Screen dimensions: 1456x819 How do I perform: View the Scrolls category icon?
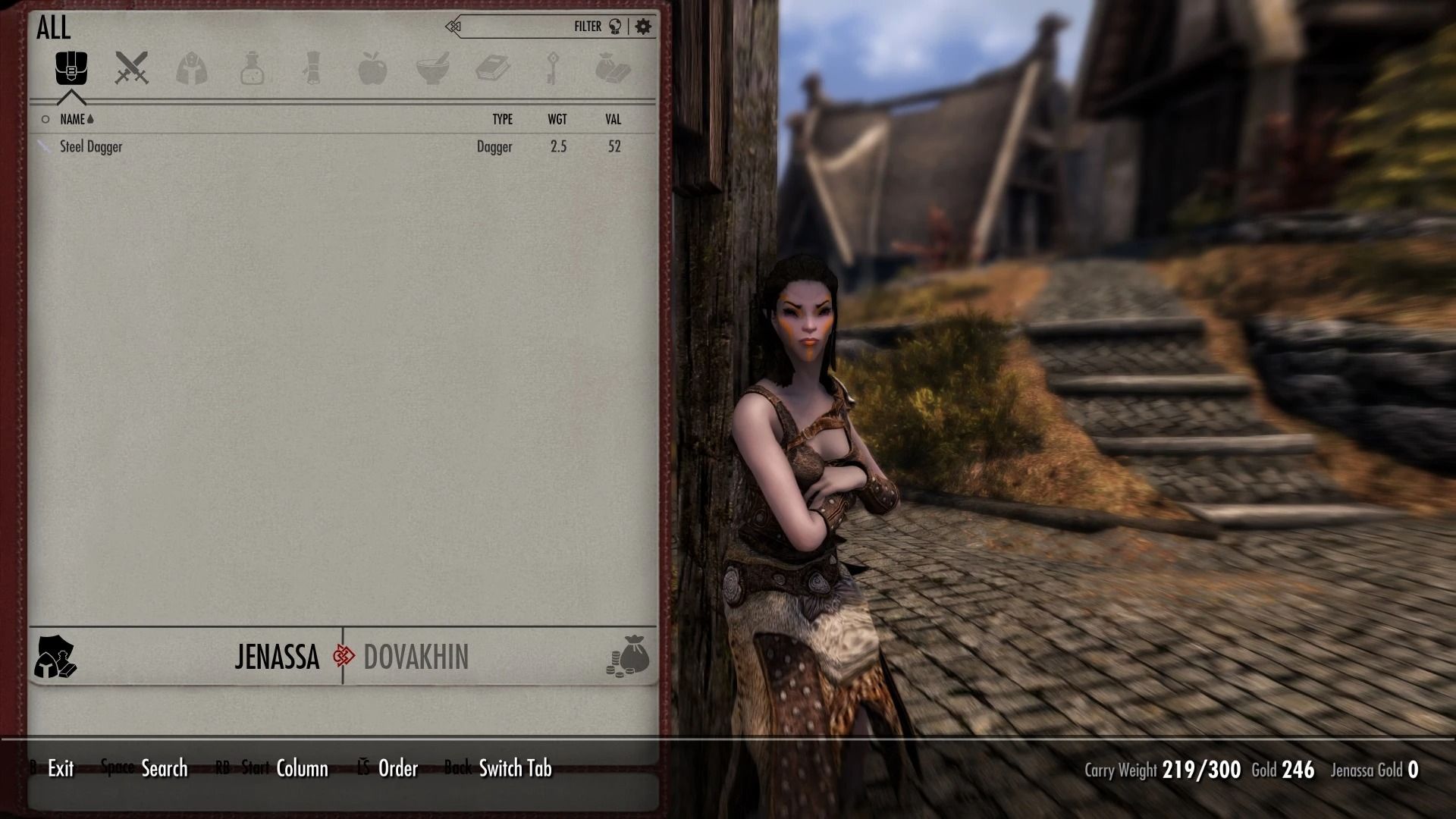click(x=312, y=68)
